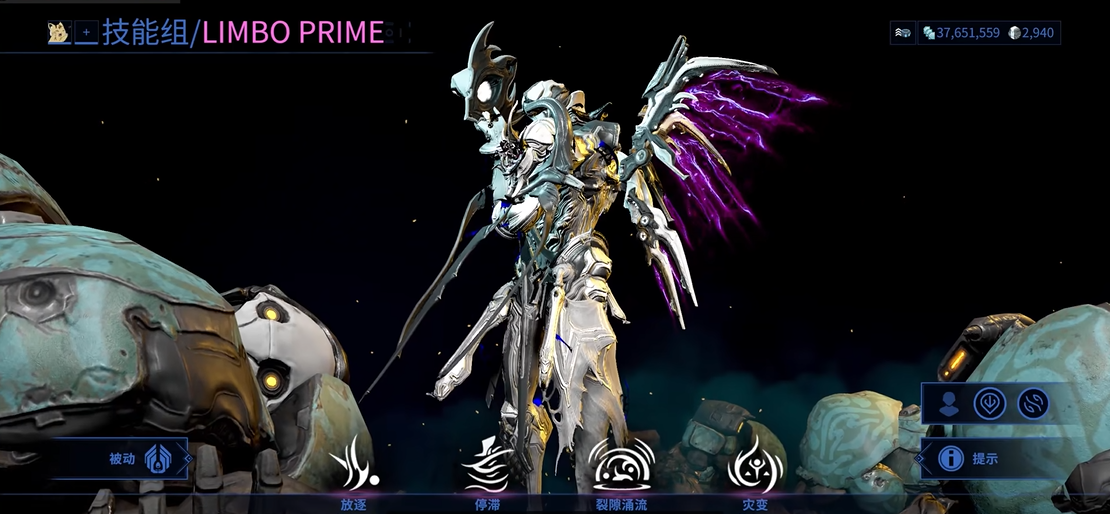Viewport: 1110px width, 514px height.
Task: Select the 停滞 (Stasis) ability icon
Action: tap(487, 464)
